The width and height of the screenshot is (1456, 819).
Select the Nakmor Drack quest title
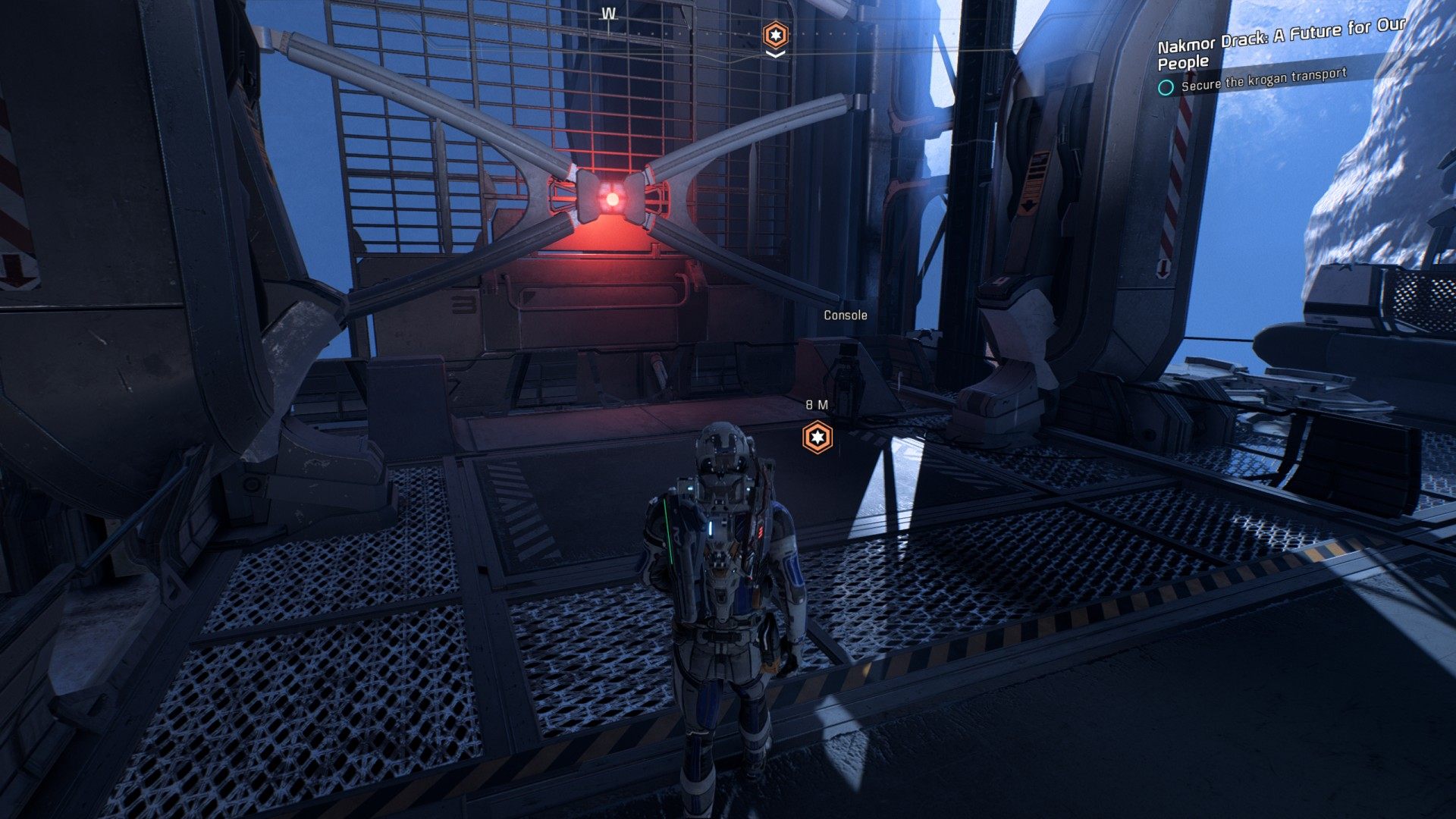(1280, 43)
